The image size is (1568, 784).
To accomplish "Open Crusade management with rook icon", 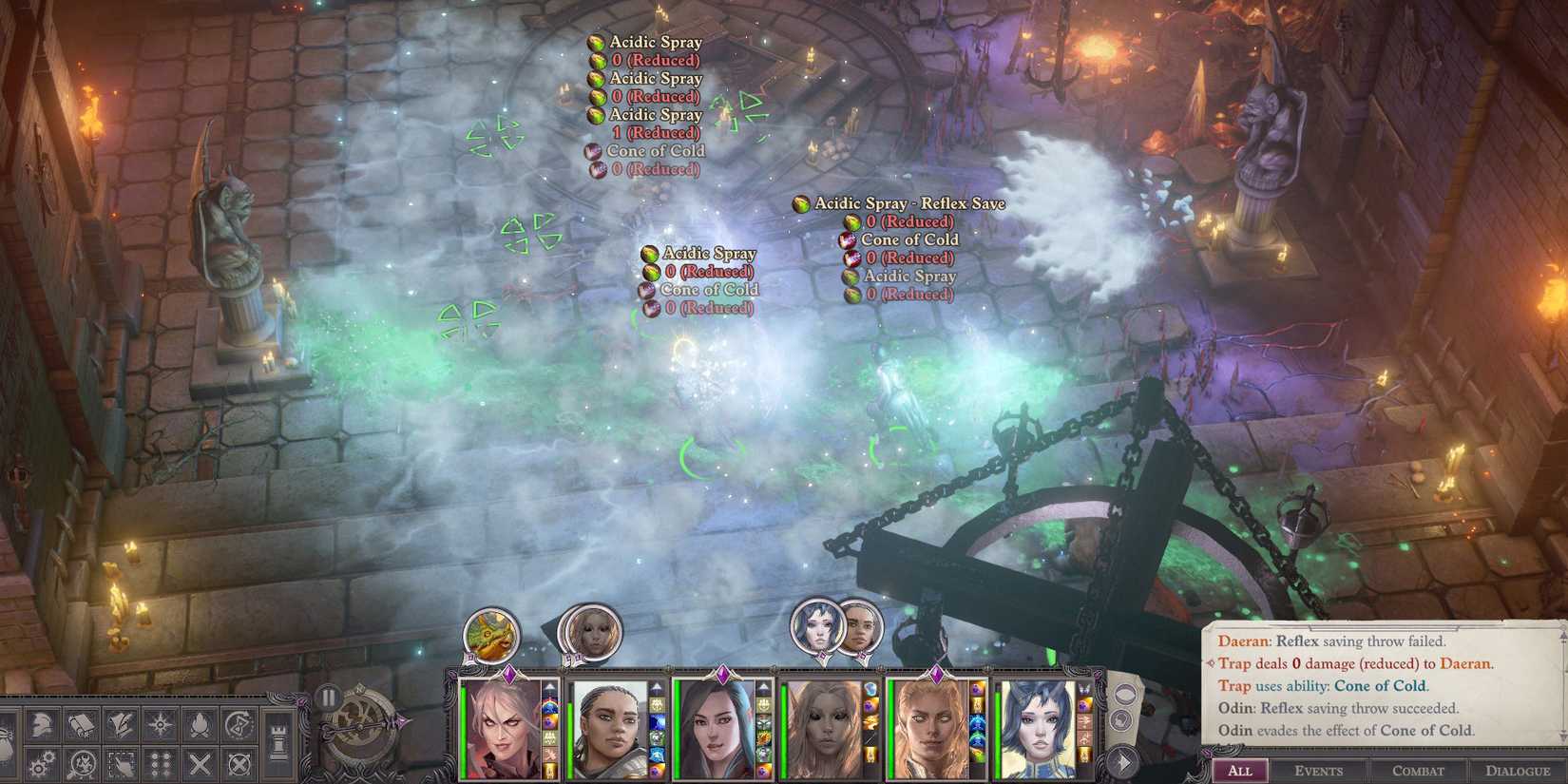I will [277, 739].
